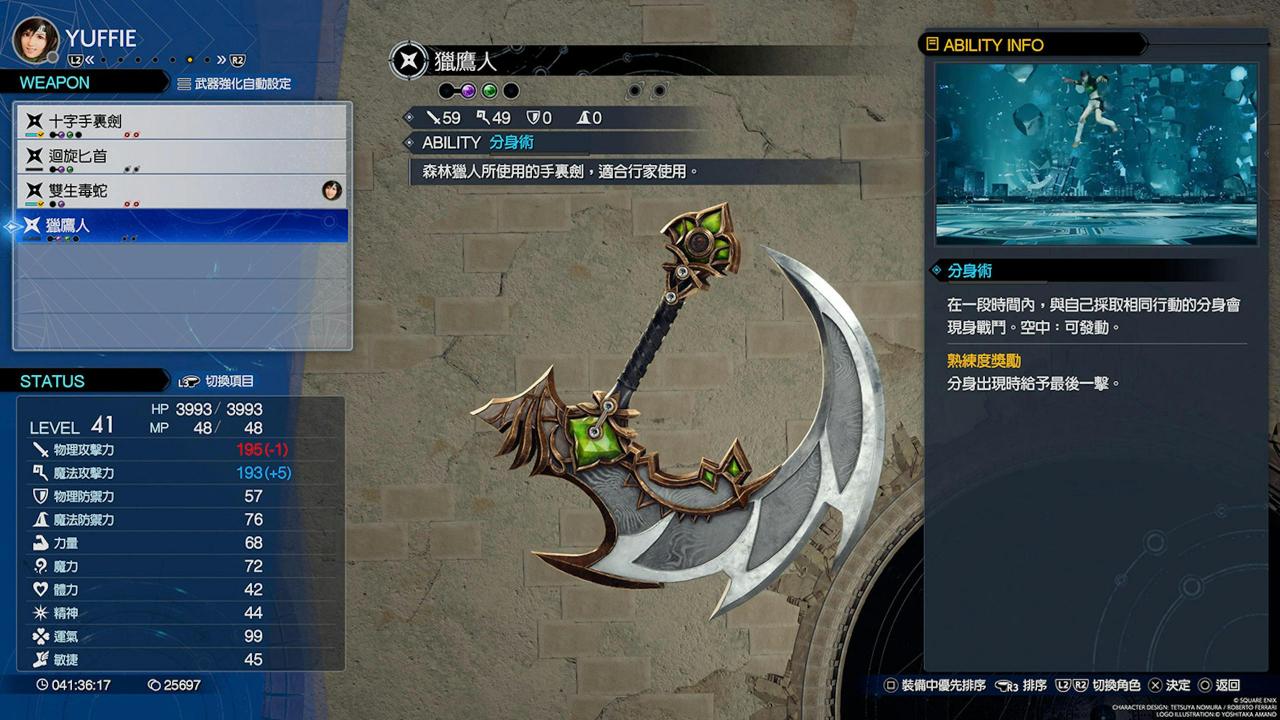This screenshot has width=1280, height=720.
Task: Click the green materia slot
Action: coord(489,91)
